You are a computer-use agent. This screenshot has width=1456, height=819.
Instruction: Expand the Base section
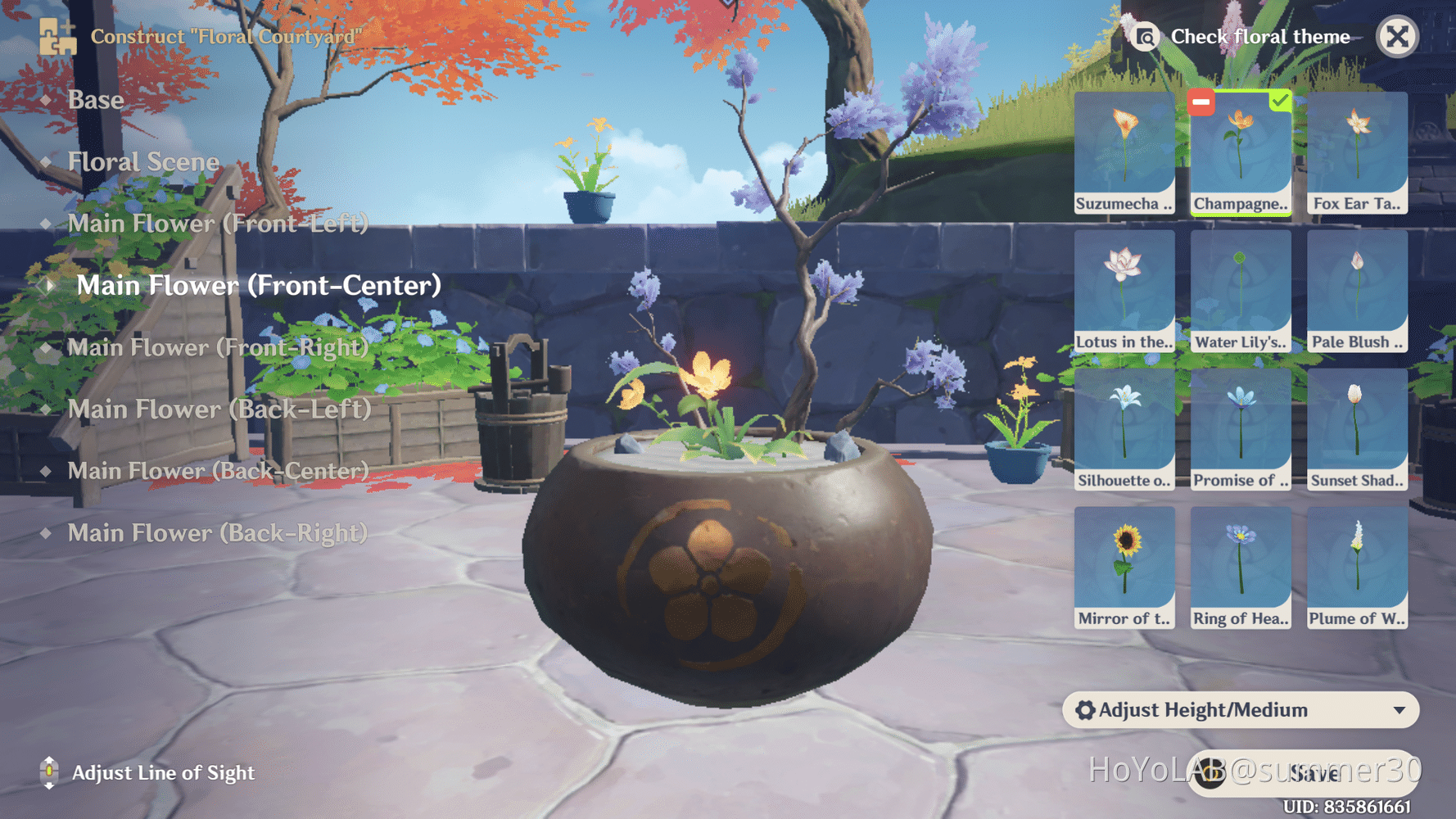pos(96,99)
